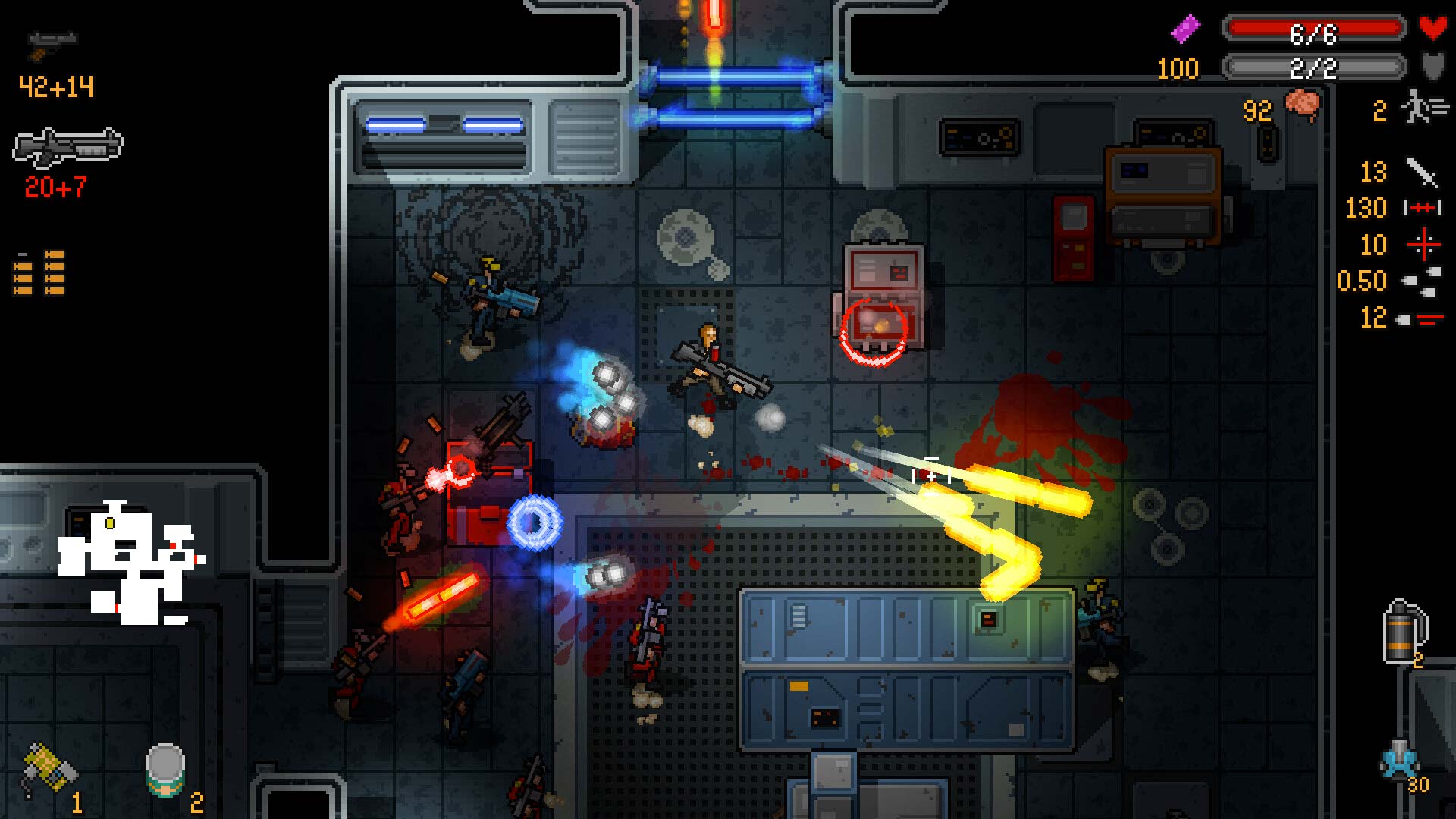Screen dimensions: 1456x819
Task: Click the triple bullet spread icon
Action: point(1423,281)
